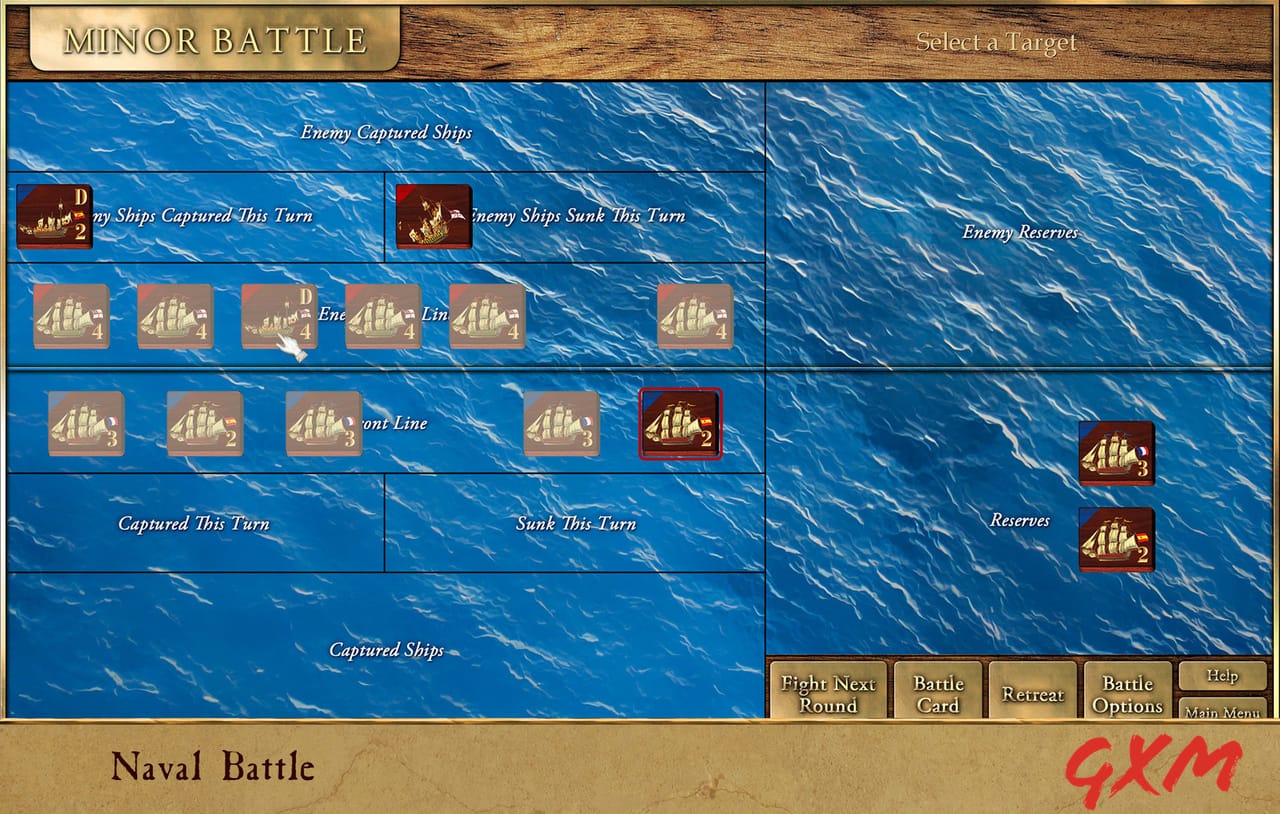Open the Help screen
The image size is (1280, 814).
[1221, 676]
